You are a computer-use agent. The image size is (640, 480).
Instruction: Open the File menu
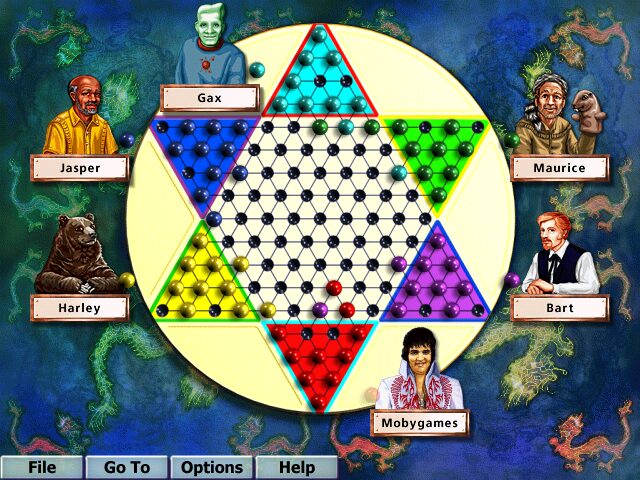pos(41,467)
